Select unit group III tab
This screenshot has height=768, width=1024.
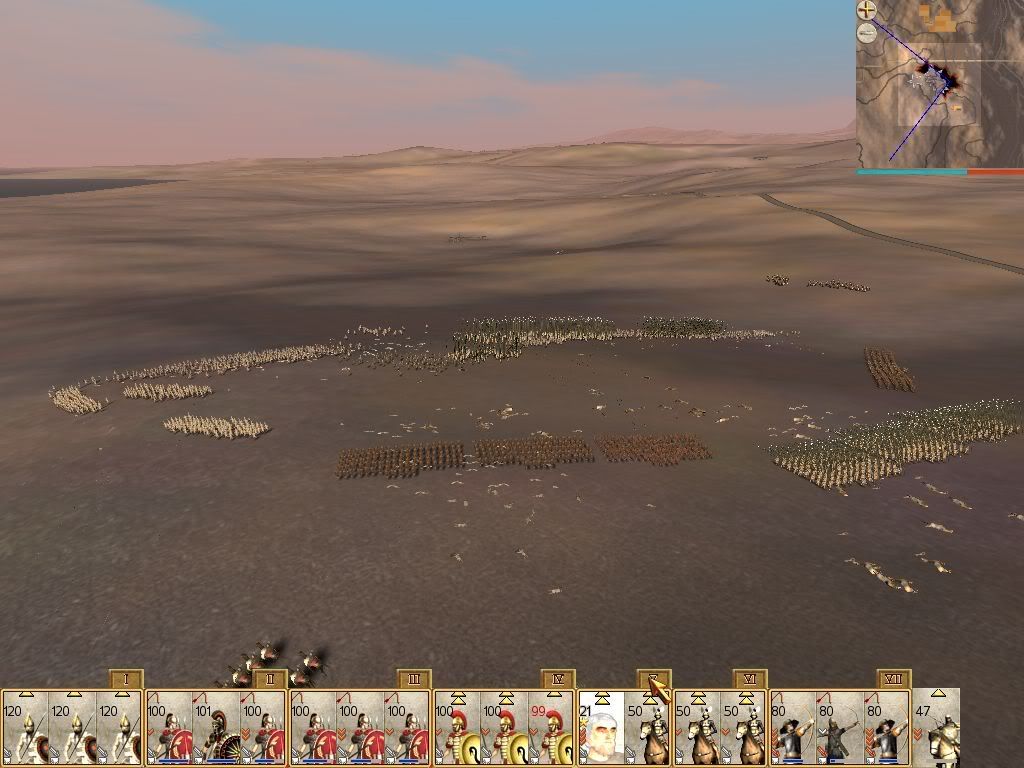point(414,680)
